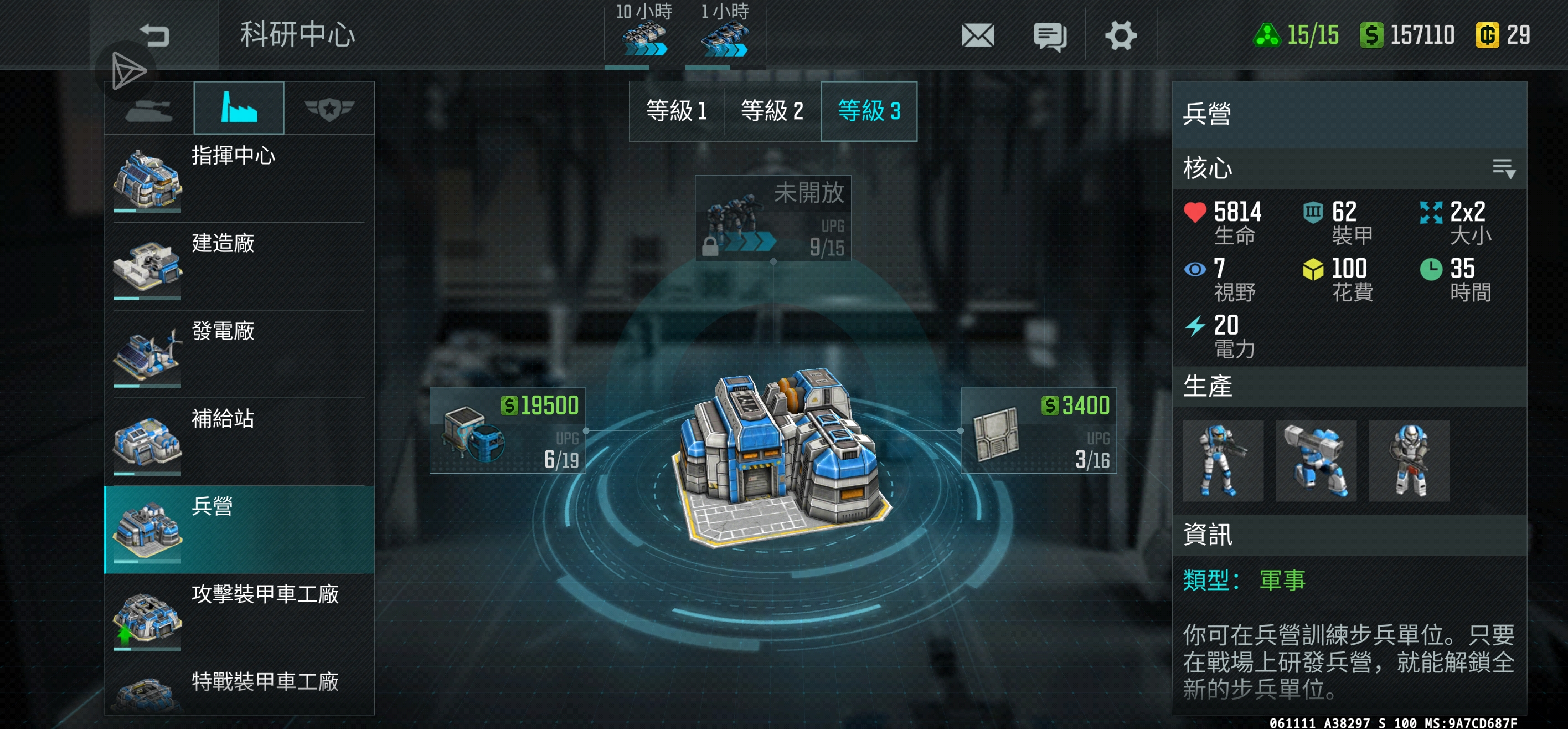Toggle the 核心 stats filter icon
Image resolution: width=1568 pixels, height=729 pixels.
tap(1503, 168)
